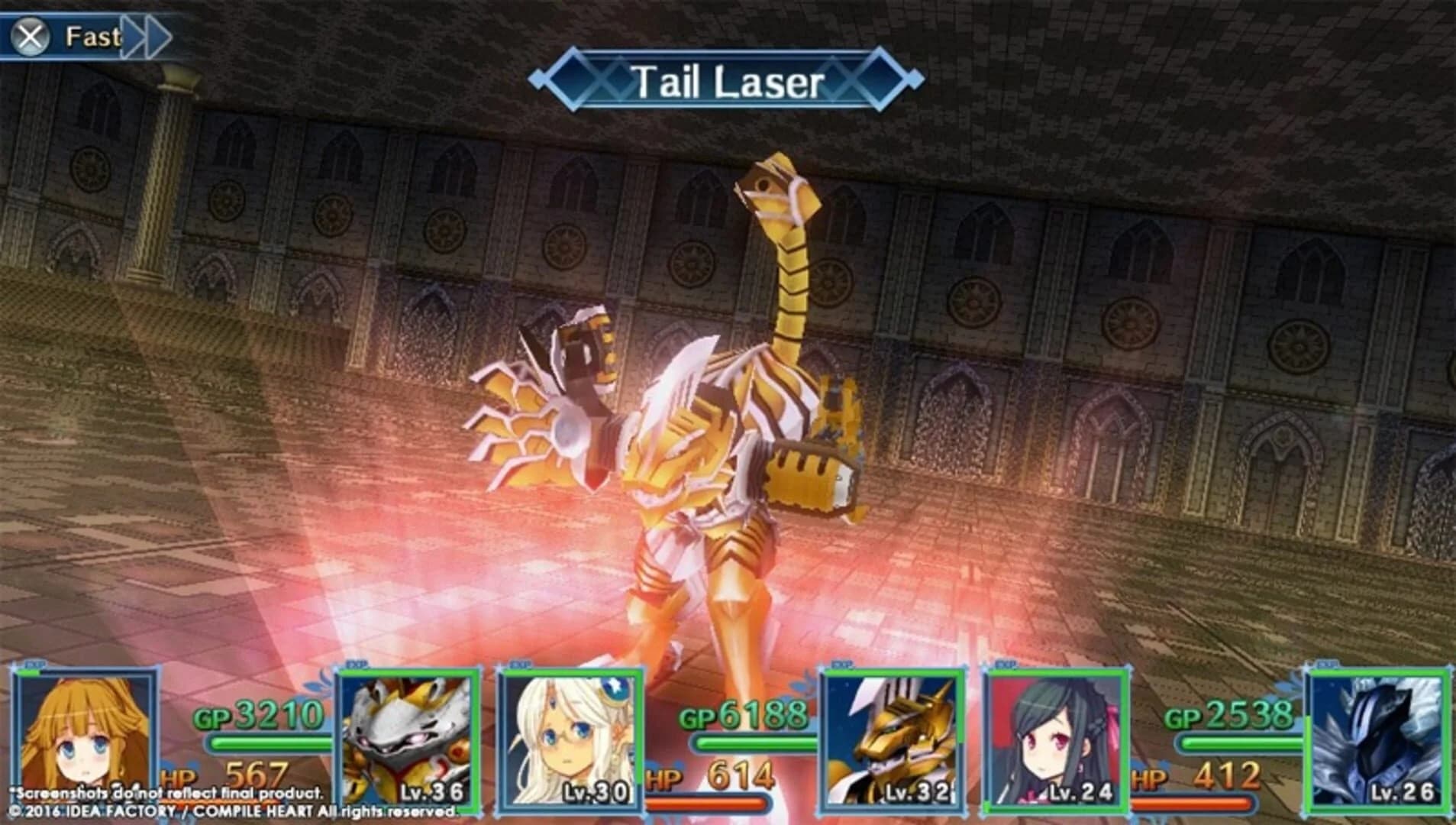The width and height of the screenshot is (1456, 825).
Task: Click the Tail Laser skill banner
Action: 728,80
